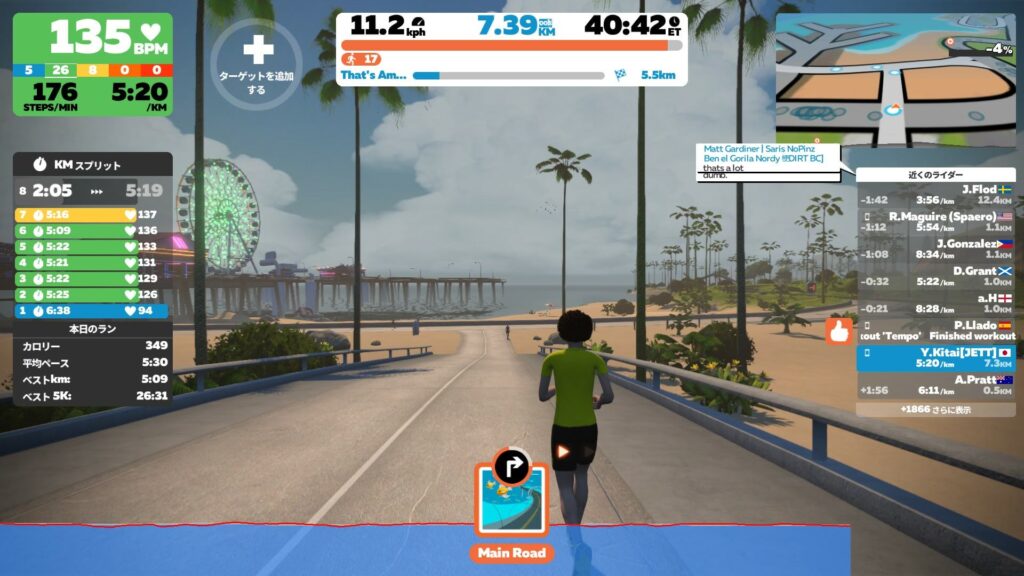Image resolution: width=1024 pixels, height=576 pixels.
Task: Show the +1866 more nearby entries
Action: coord(935,409)
